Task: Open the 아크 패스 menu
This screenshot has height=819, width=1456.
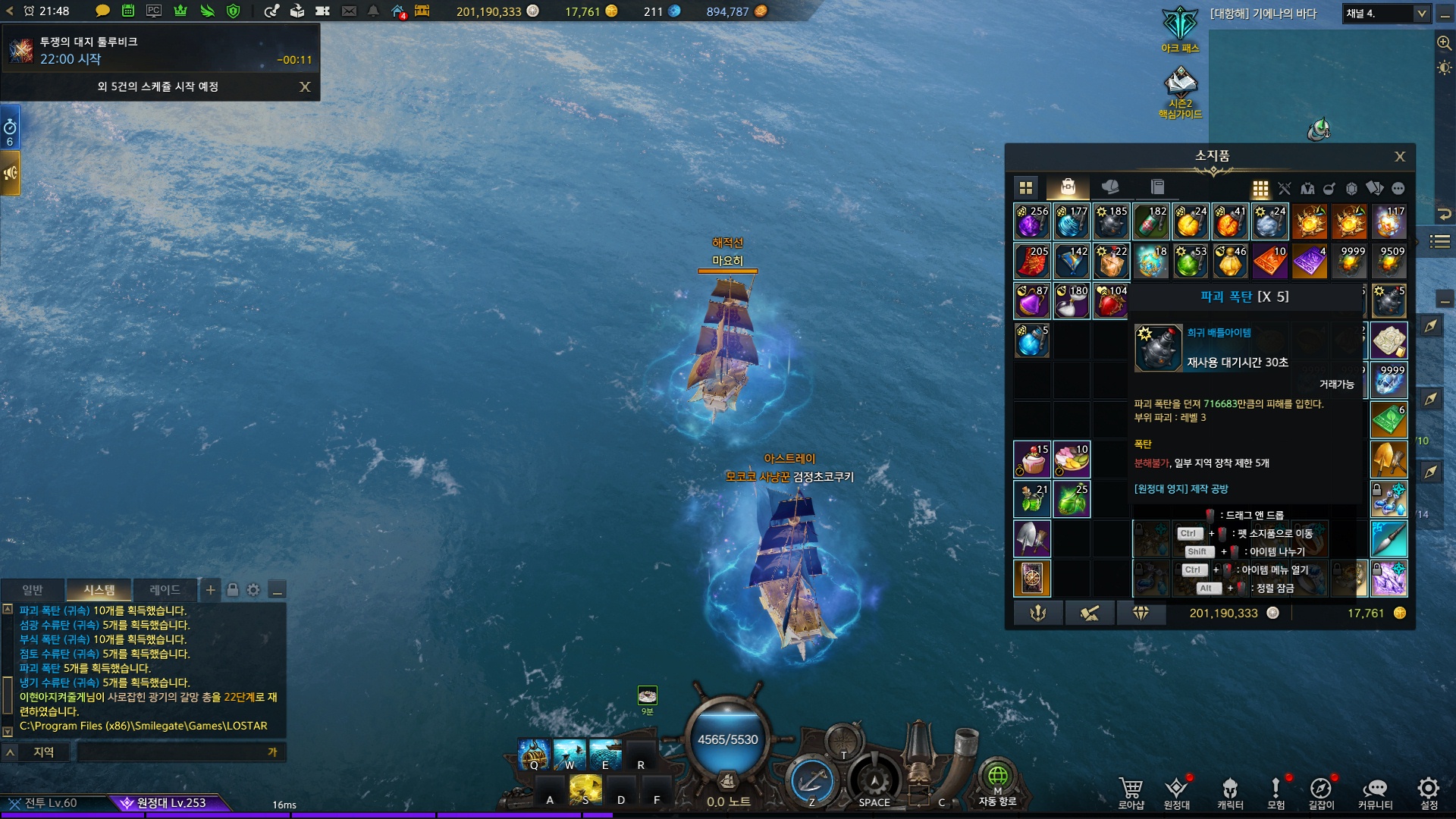Action: (x=1180, y=30)
